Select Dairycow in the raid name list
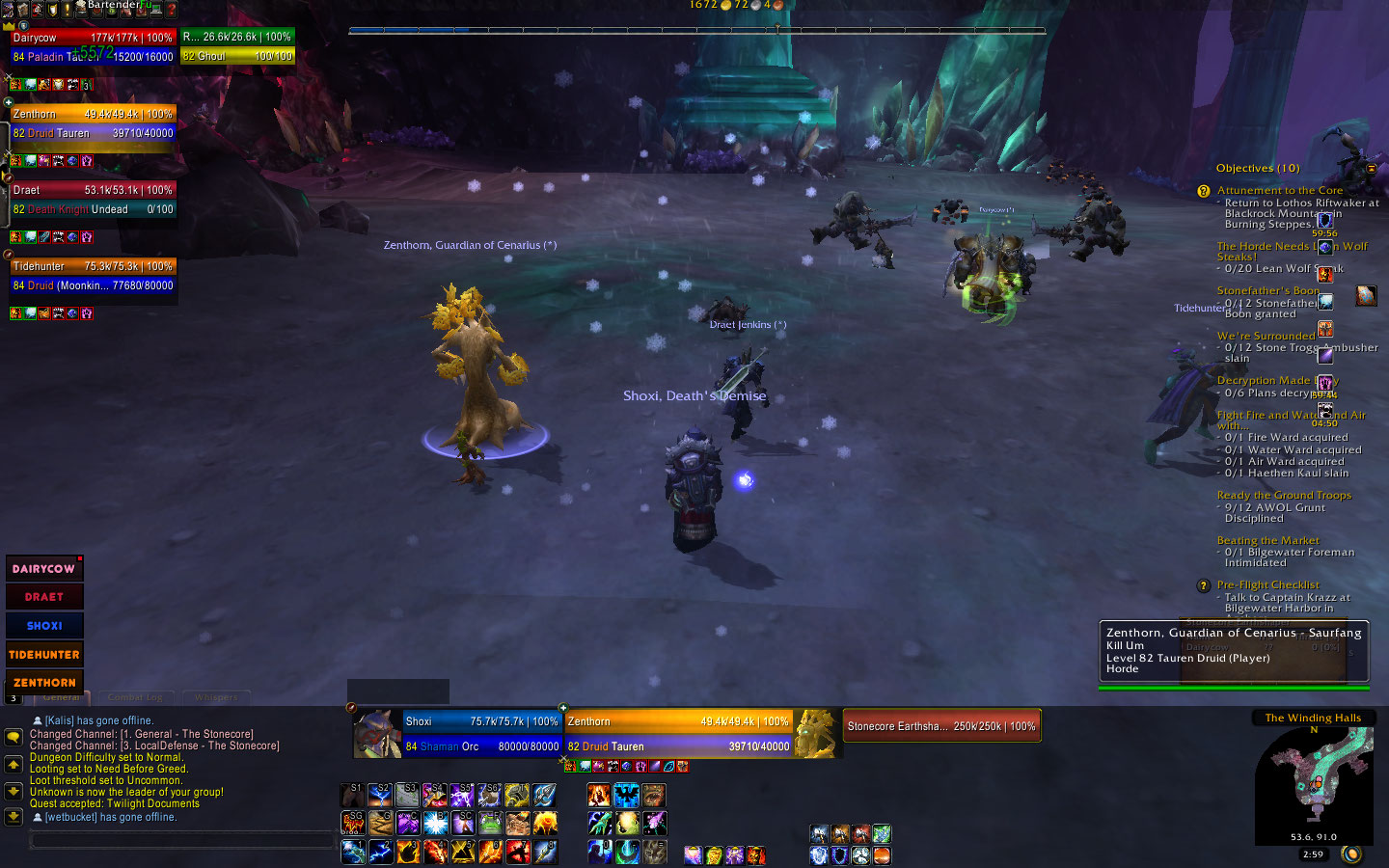The width and height of the screenshot is (1389, 868). [44, 569]
